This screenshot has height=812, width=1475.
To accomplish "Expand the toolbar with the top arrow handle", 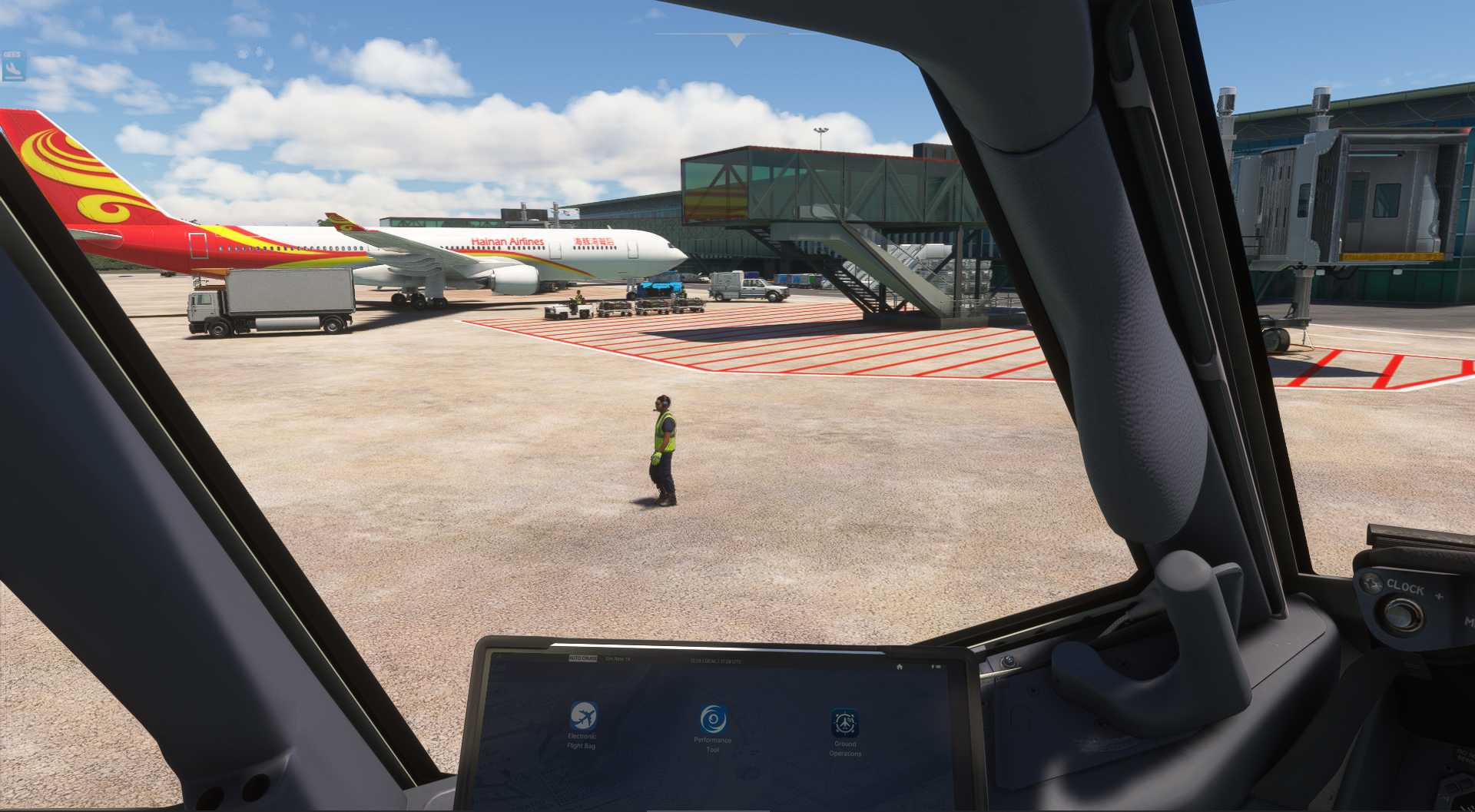I will click(x=736, y=40).
